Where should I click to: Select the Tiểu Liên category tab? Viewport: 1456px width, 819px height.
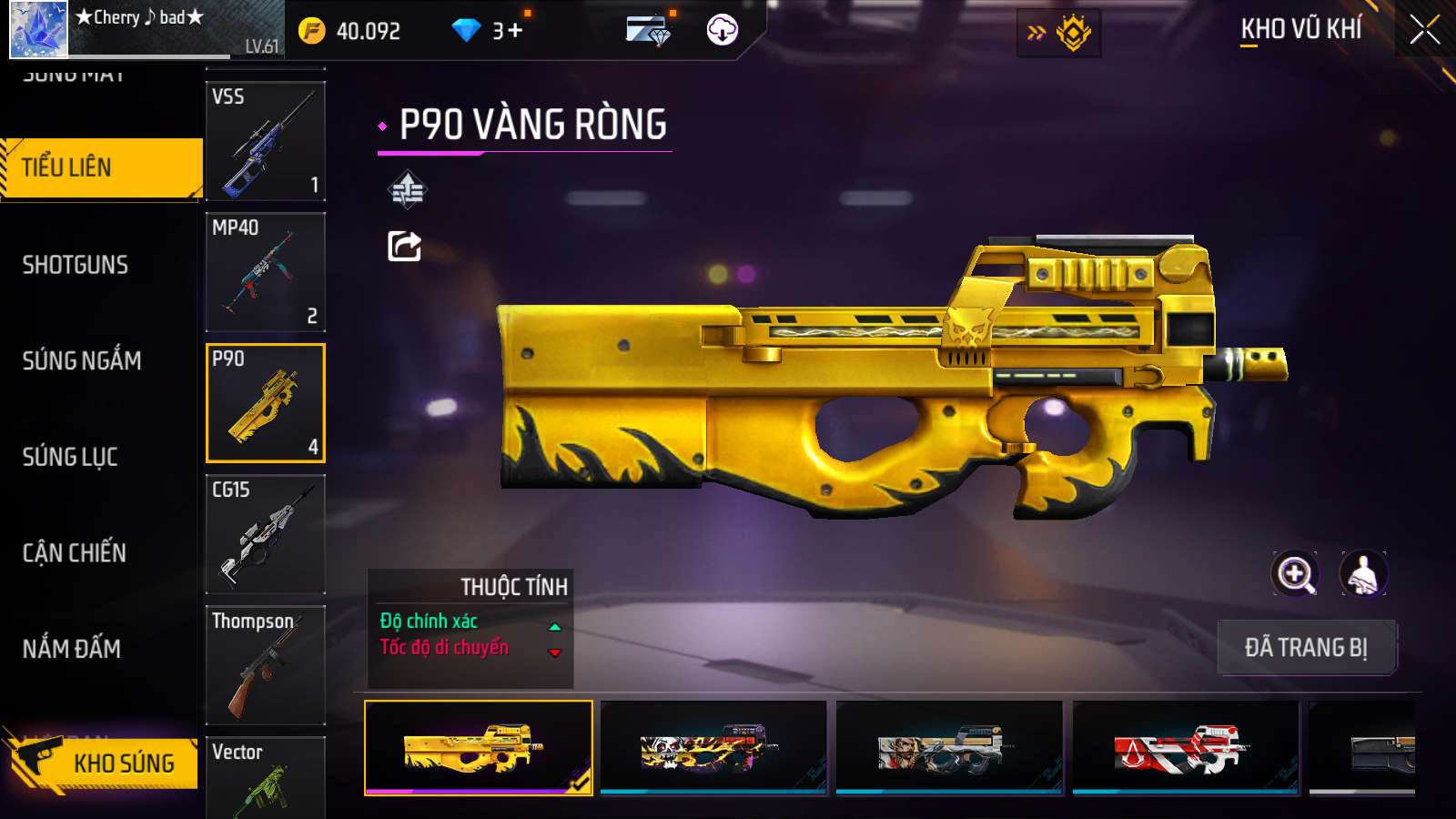(x=102, y=167)
